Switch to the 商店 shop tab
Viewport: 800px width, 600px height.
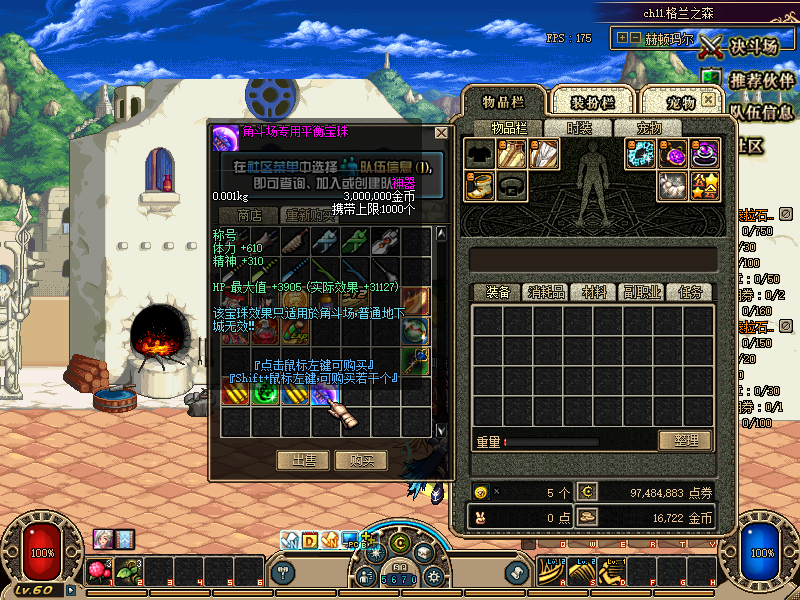point(249,215)
